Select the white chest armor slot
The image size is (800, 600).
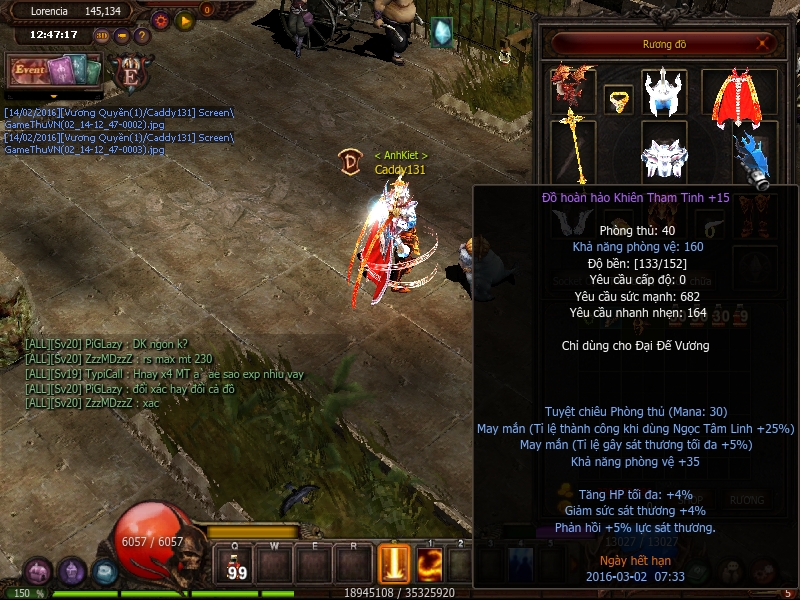coord(664,158)
